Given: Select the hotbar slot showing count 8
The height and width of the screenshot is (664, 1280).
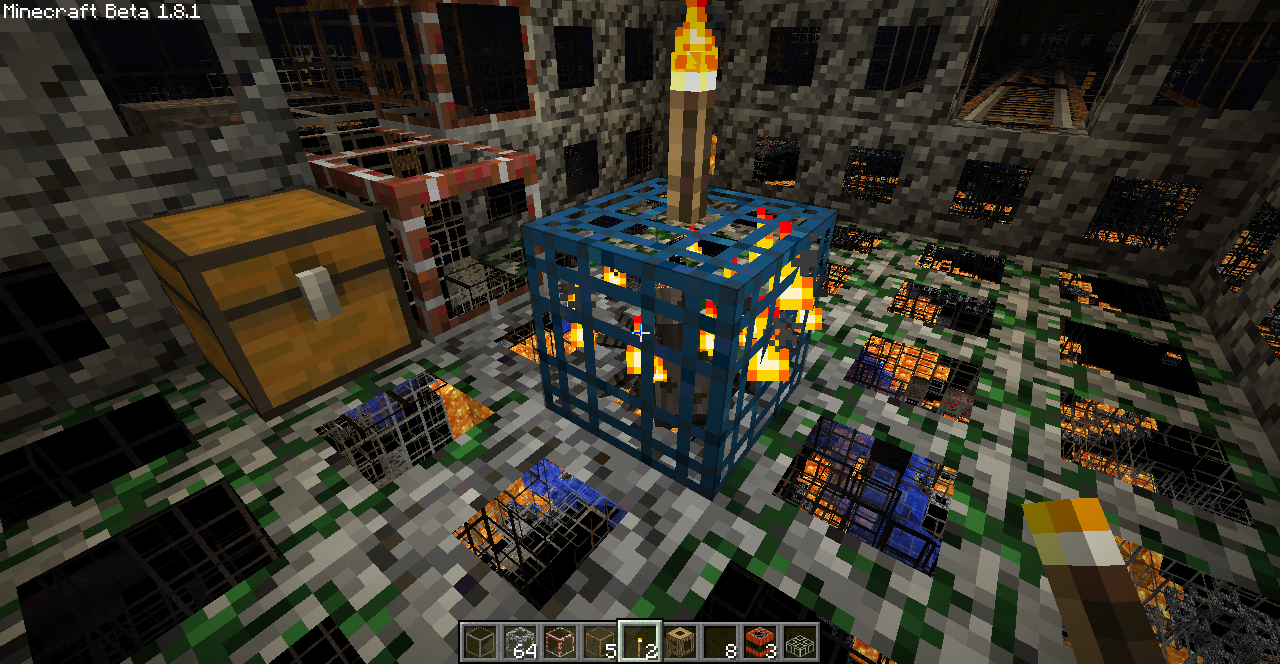Looking at the screenshot, I should [720, 641].
